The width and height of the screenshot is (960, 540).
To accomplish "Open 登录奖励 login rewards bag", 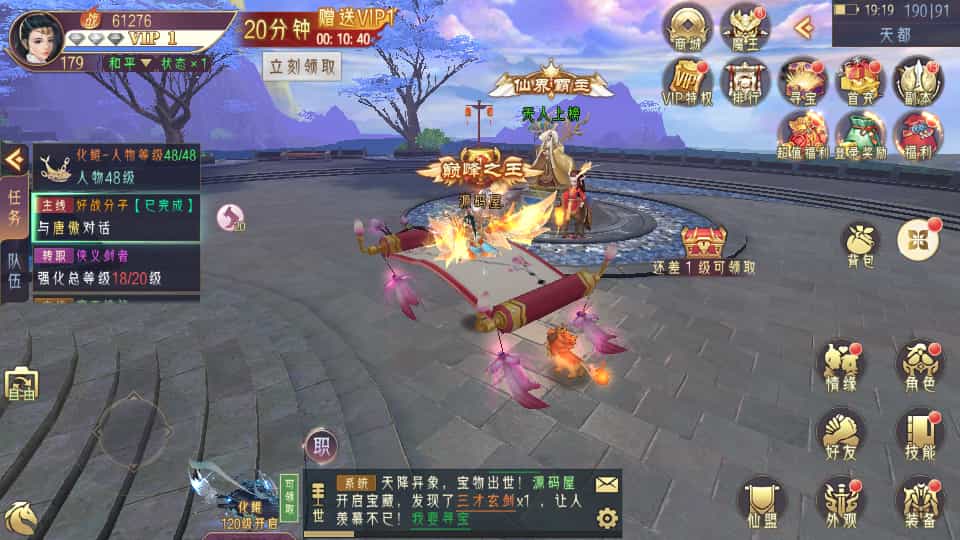I will (x=860, y=134).
